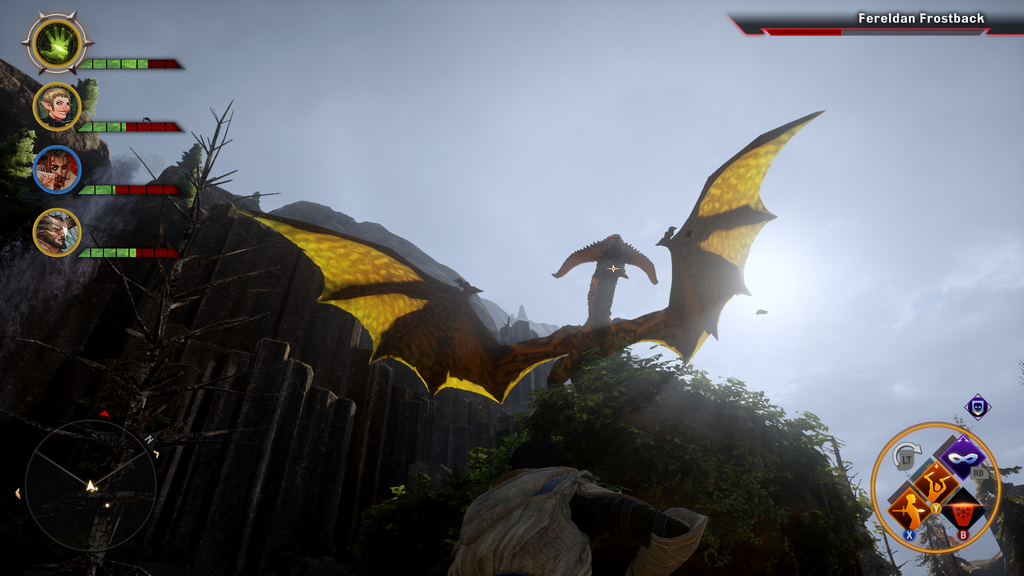1024x576 pixels.
Task: Use the orange twin-dagger strike ability
Action: (936, 483)
